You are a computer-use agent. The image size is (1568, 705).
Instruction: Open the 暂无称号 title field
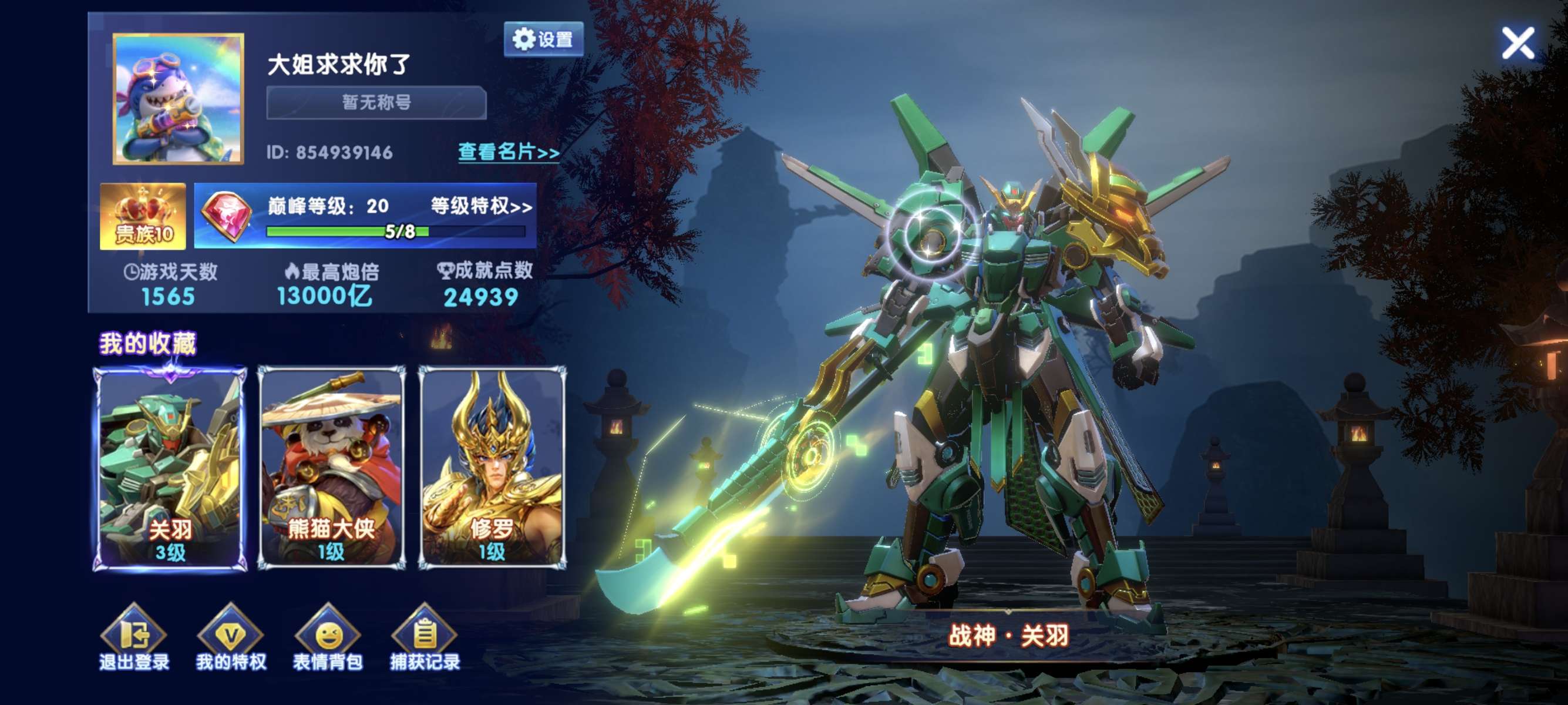[376, 102]
